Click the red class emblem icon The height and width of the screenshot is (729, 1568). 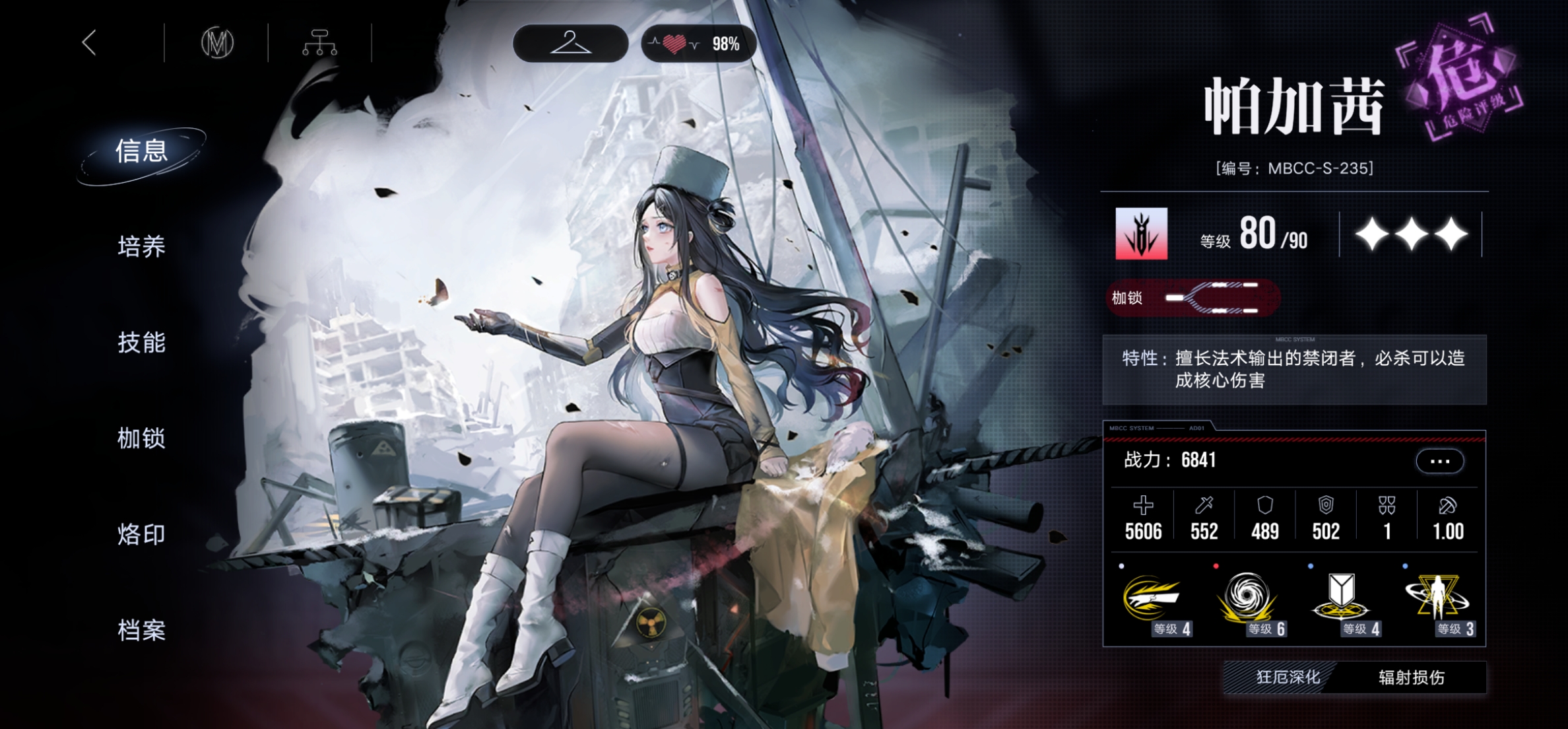click(x=1141, y=234)
